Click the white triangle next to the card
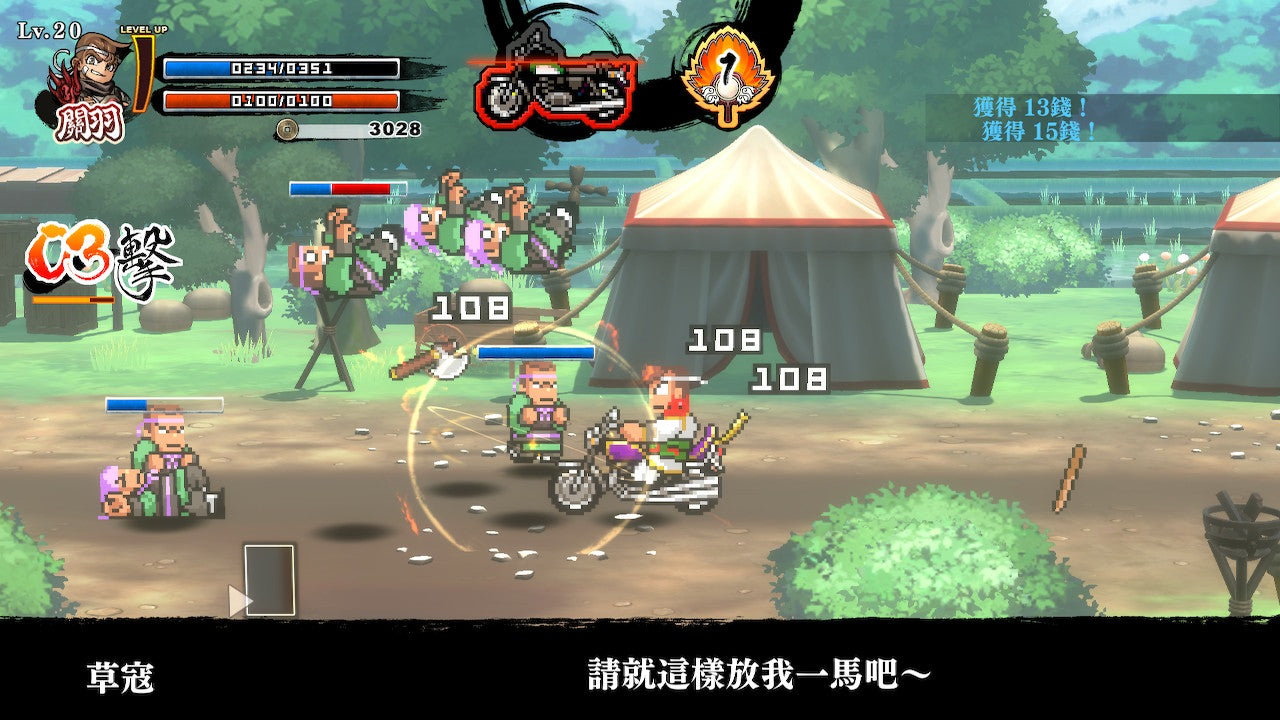 [241, 602]
